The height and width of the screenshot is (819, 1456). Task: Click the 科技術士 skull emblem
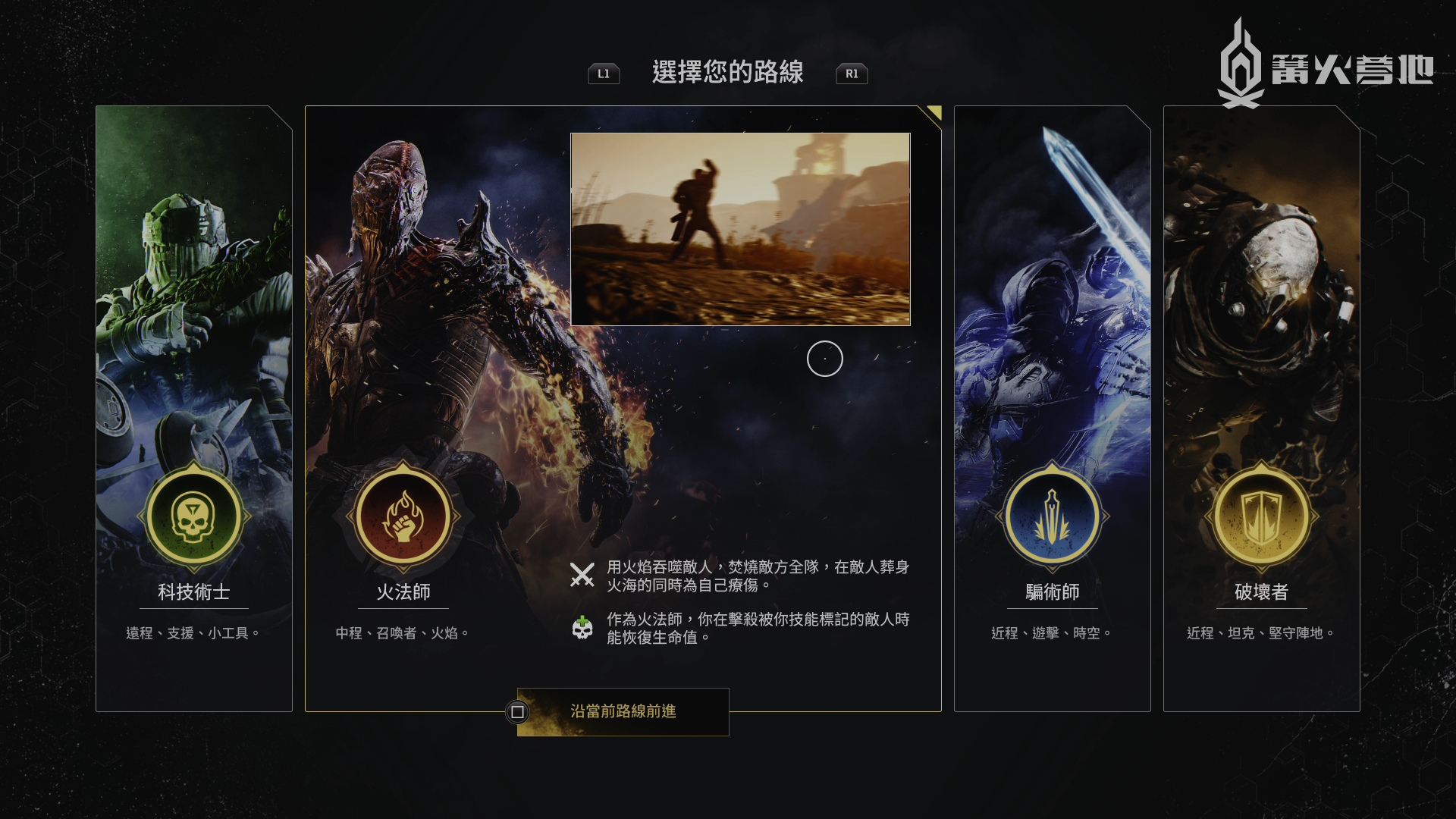pyautogui.click(x=194, y=517)
